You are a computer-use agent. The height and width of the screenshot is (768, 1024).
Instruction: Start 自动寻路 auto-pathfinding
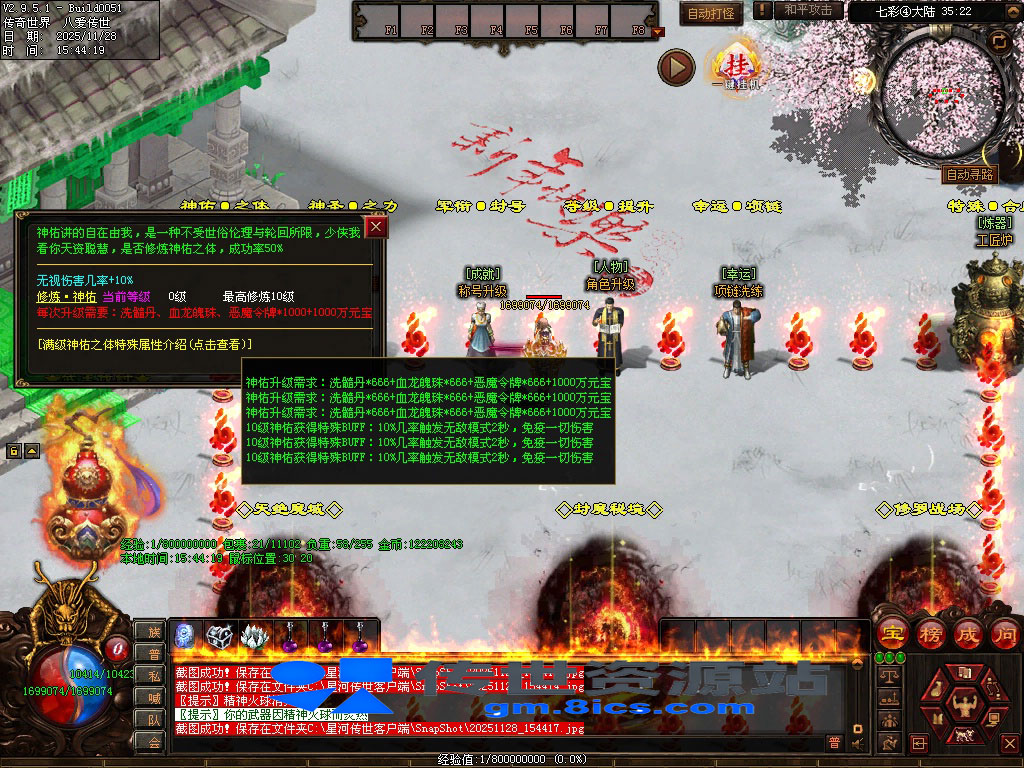969,174
